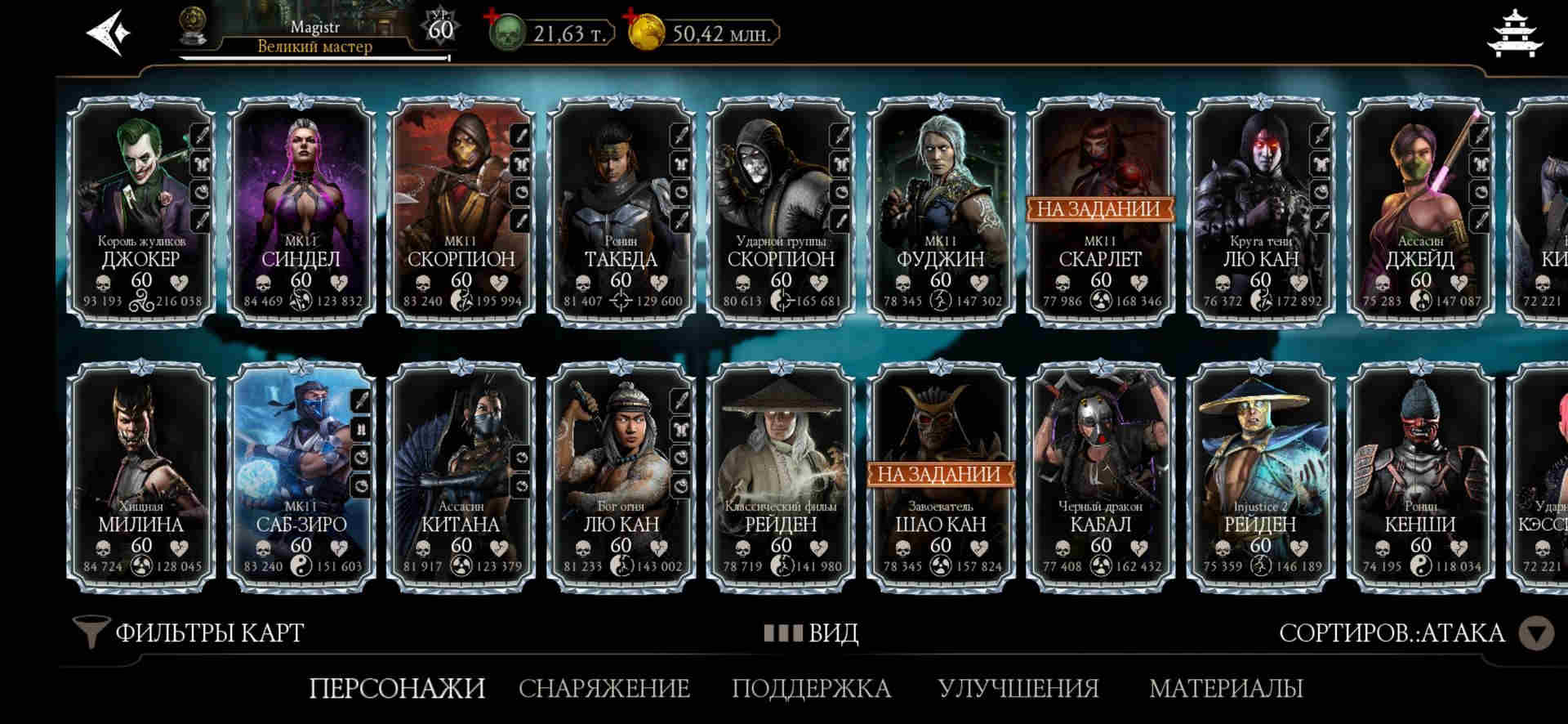Select the MK11 Sub-Zero card
Image resolution: width=1568 pixels, height=724 pixels.
301,476
